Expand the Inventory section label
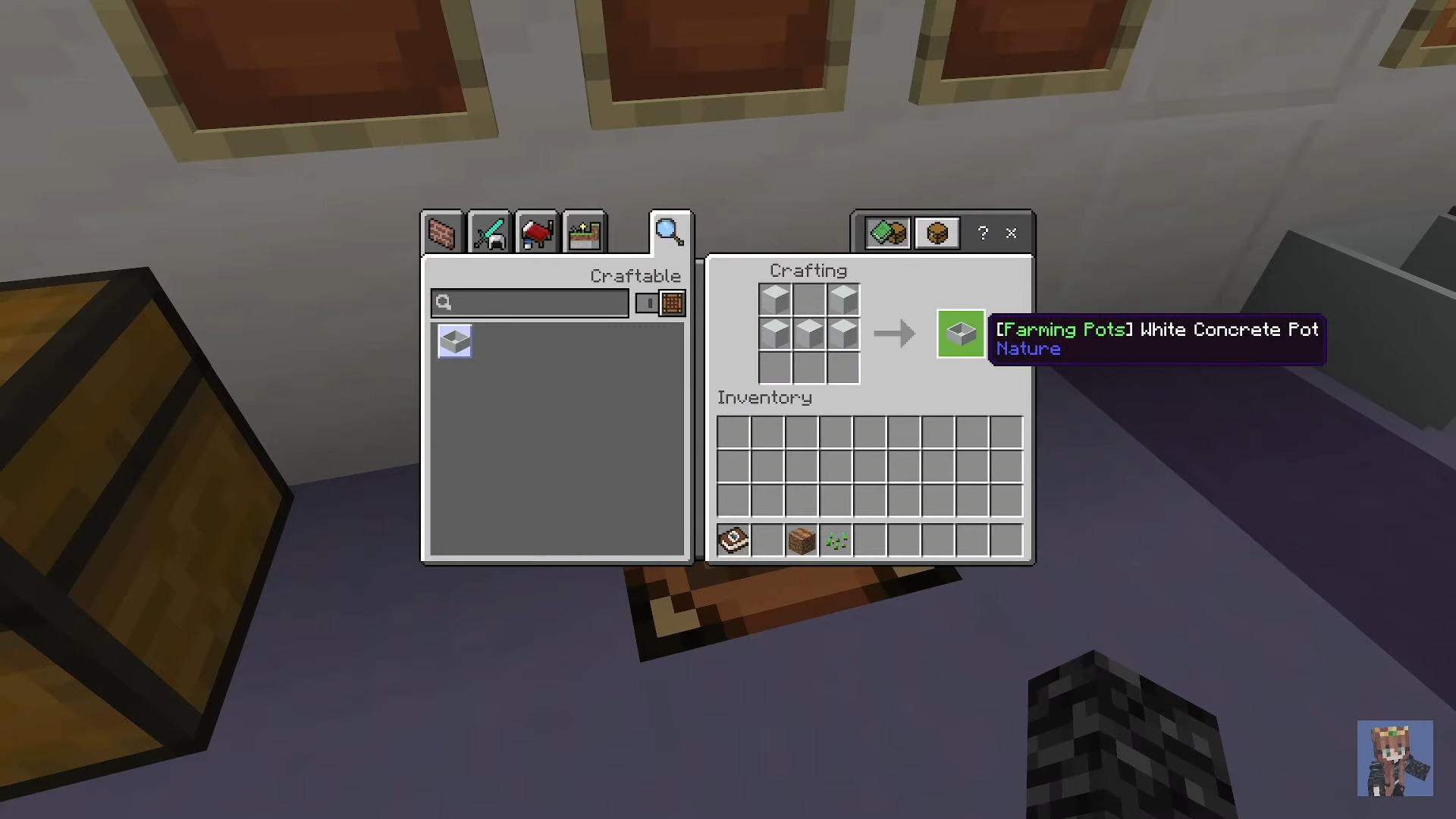The width and height of the screenshot is (1456, 819). click(x=764, y=397)
